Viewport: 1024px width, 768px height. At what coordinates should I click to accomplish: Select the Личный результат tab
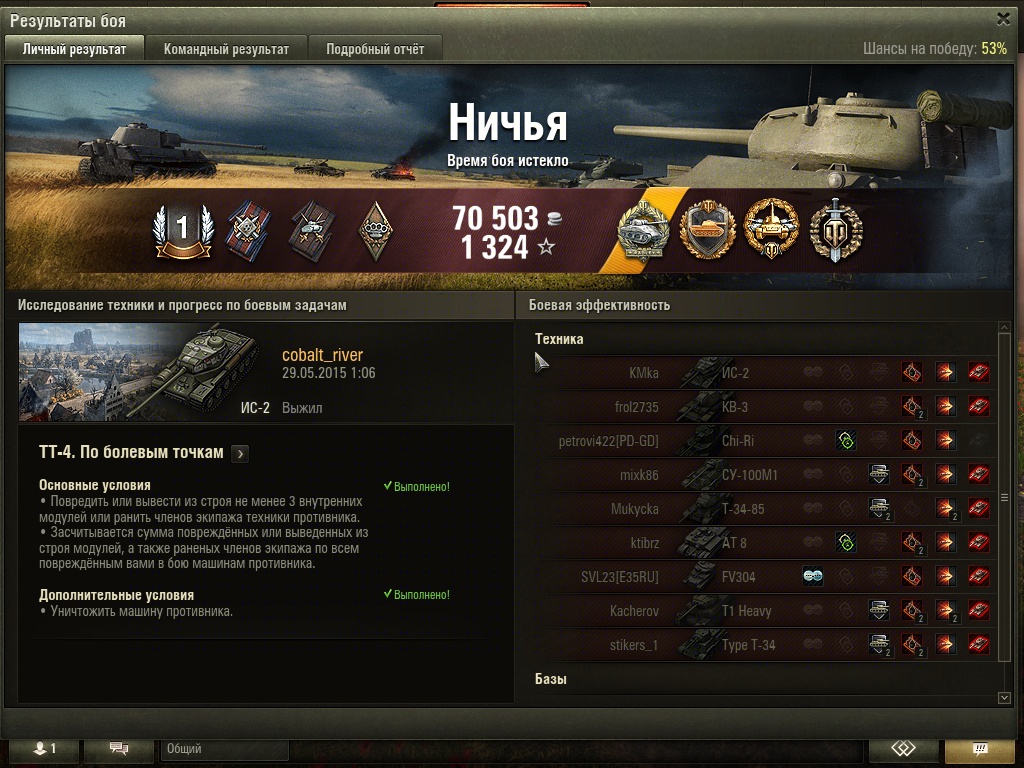(x=75, y=49)
